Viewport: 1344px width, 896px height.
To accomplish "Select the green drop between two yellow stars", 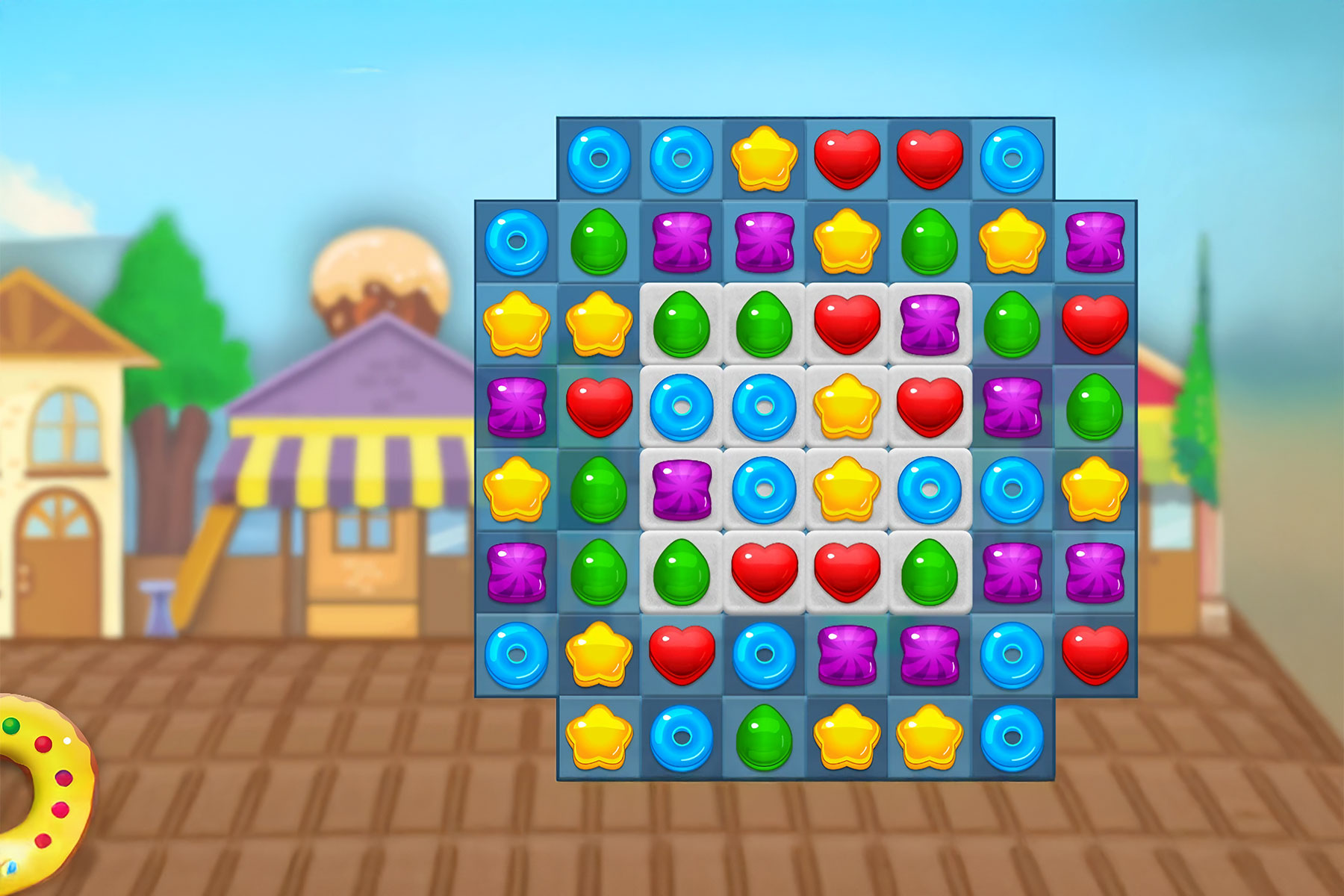I will pos(930,242).
